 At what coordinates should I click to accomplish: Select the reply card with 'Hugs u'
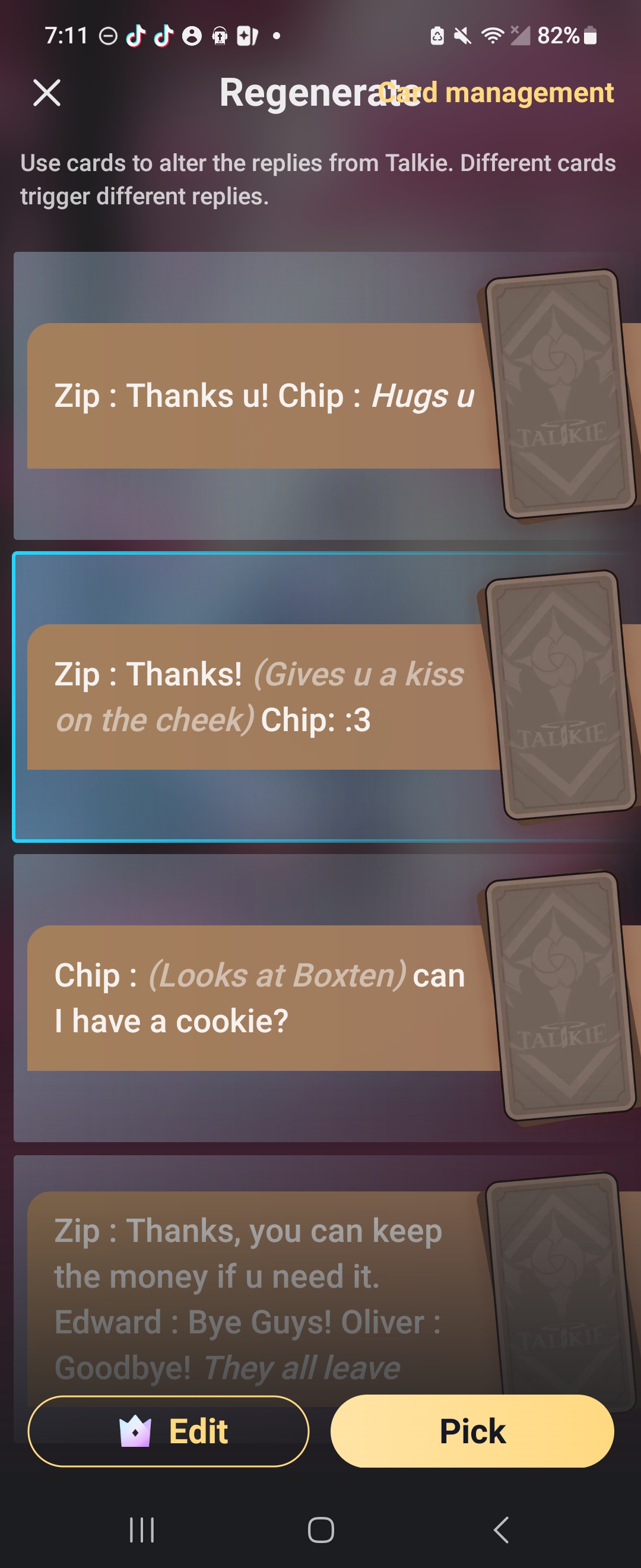pos(263,396)
